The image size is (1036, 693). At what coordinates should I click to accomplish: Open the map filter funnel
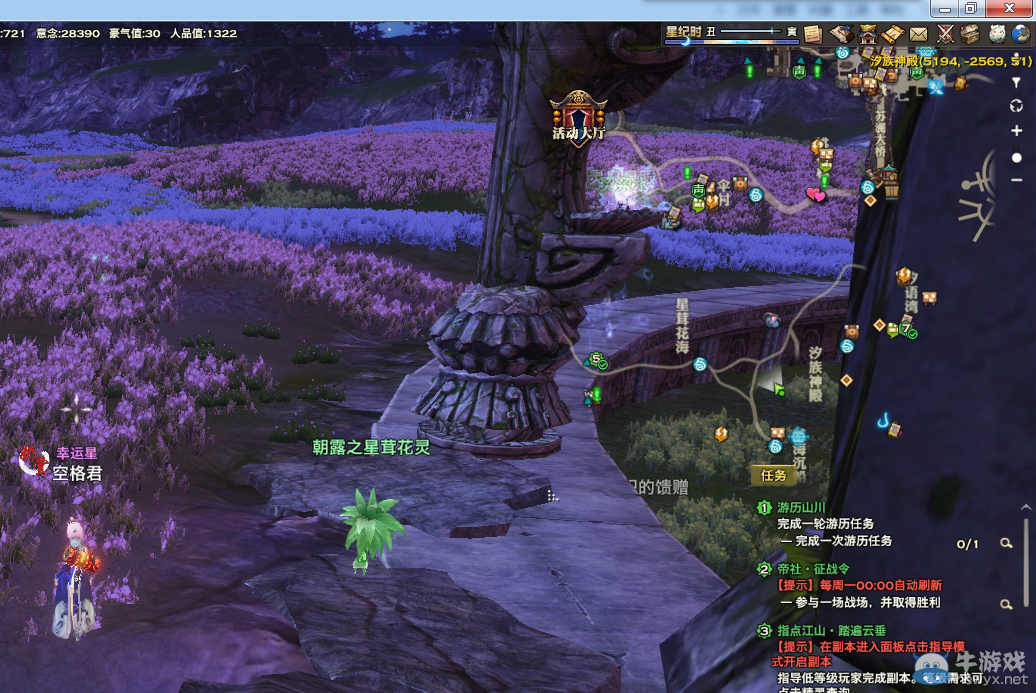click(x=1016, y=83)
